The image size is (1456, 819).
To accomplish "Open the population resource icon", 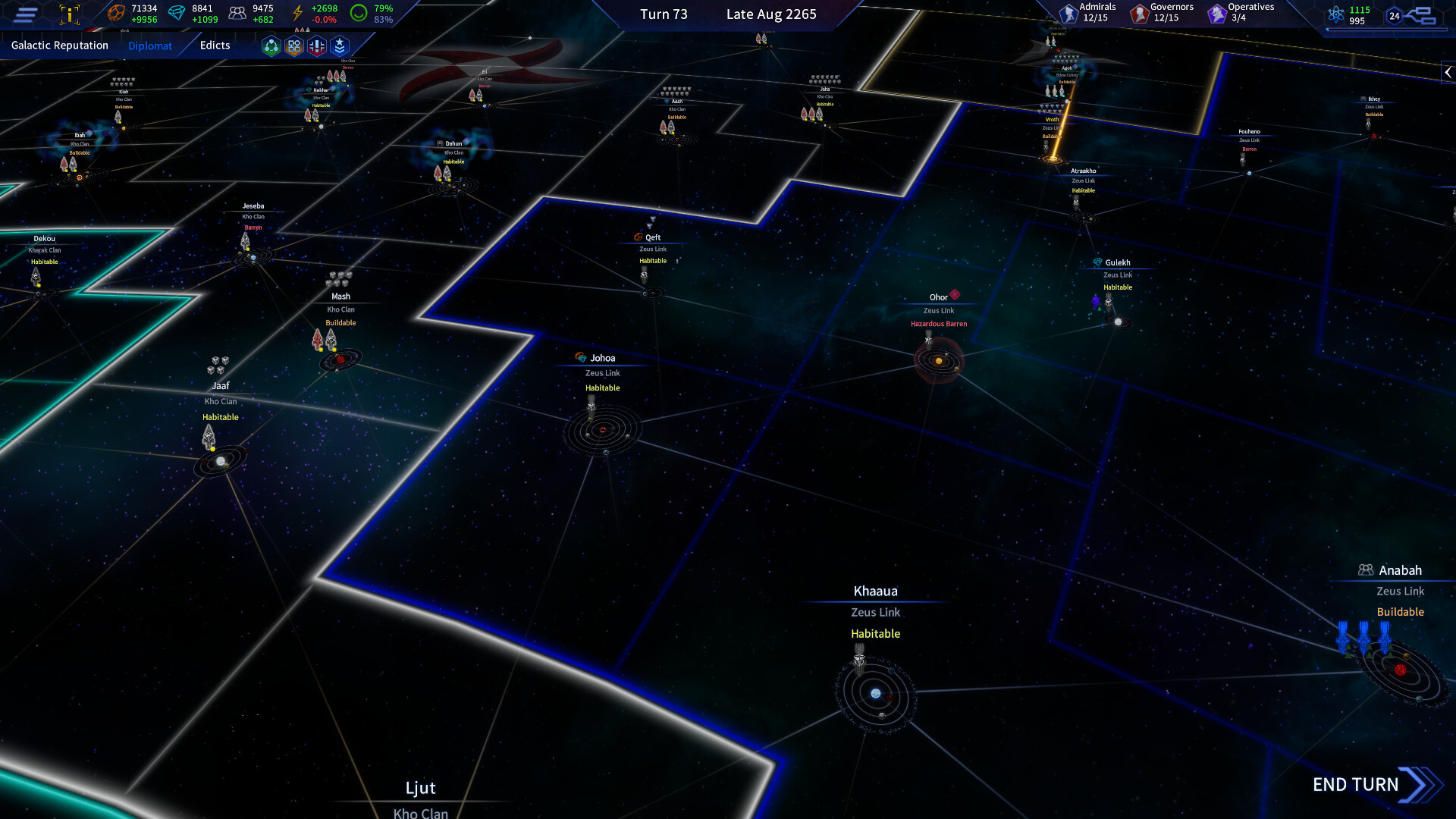I will point(237,11).
